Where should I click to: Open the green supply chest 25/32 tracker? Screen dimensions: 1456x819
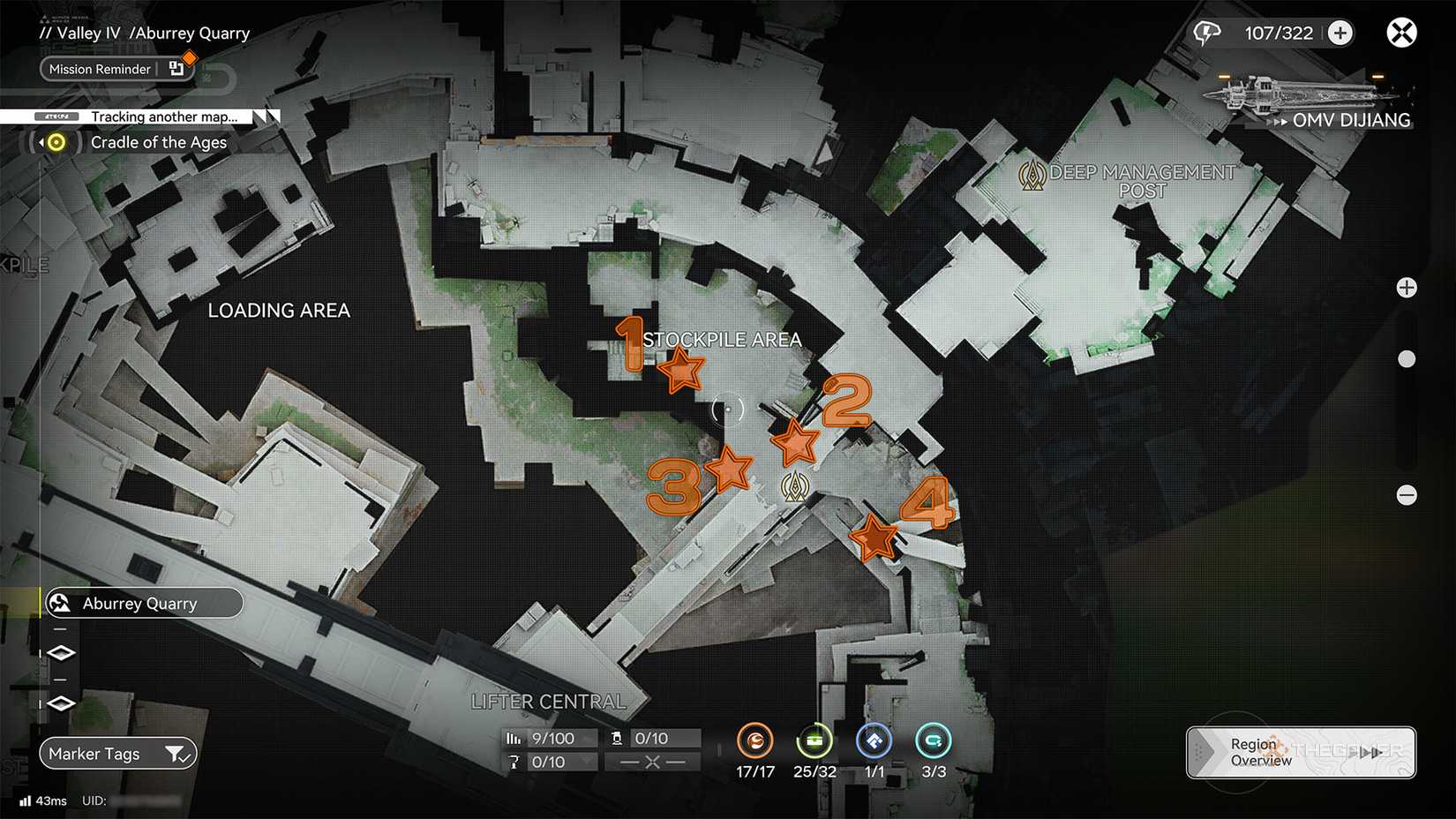click(813, 742)
